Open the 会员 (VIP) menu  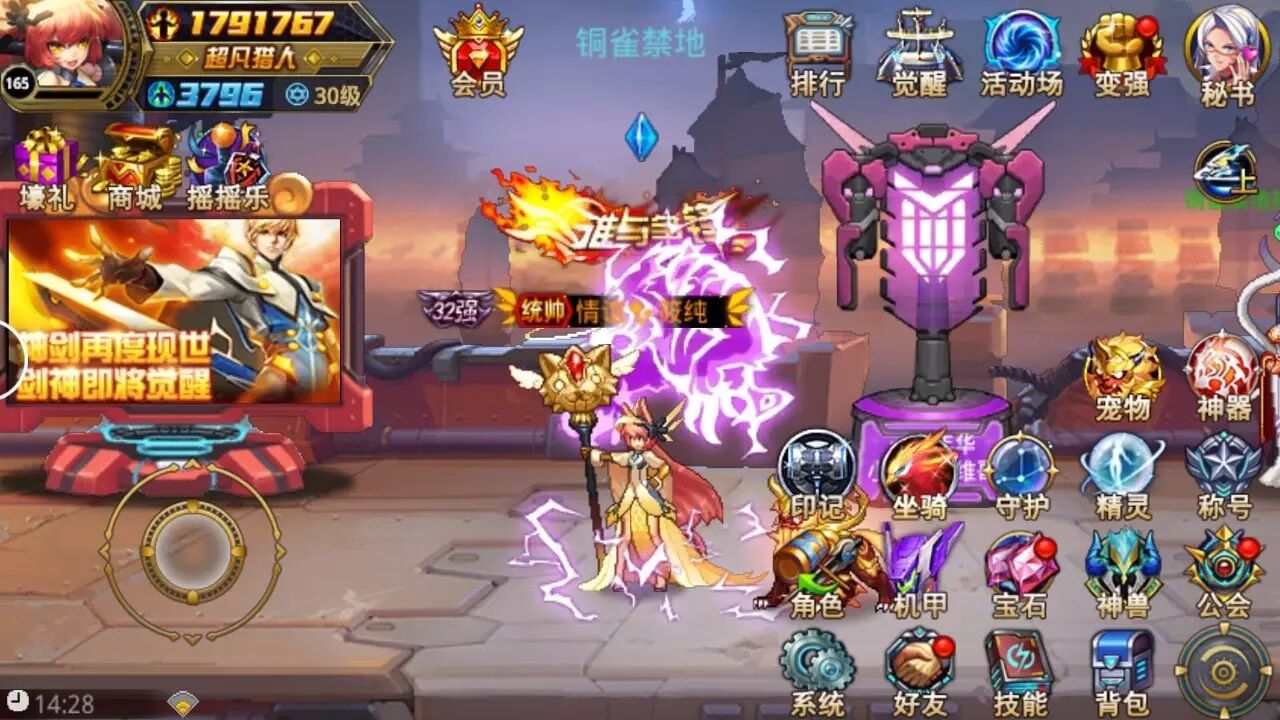(477, 50)
